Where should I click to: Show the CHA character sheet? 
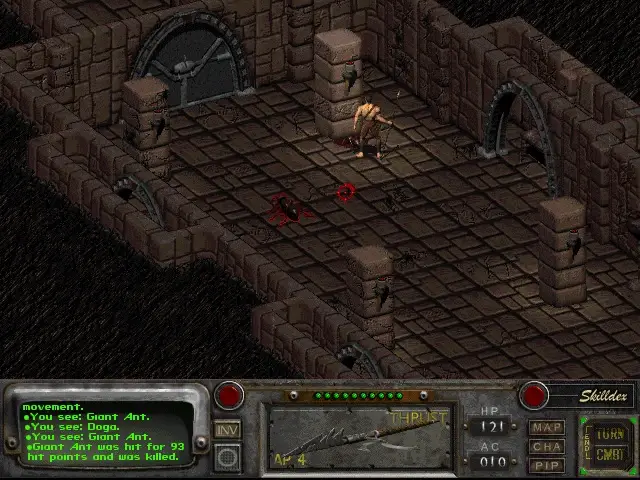[x=546, y=446]
